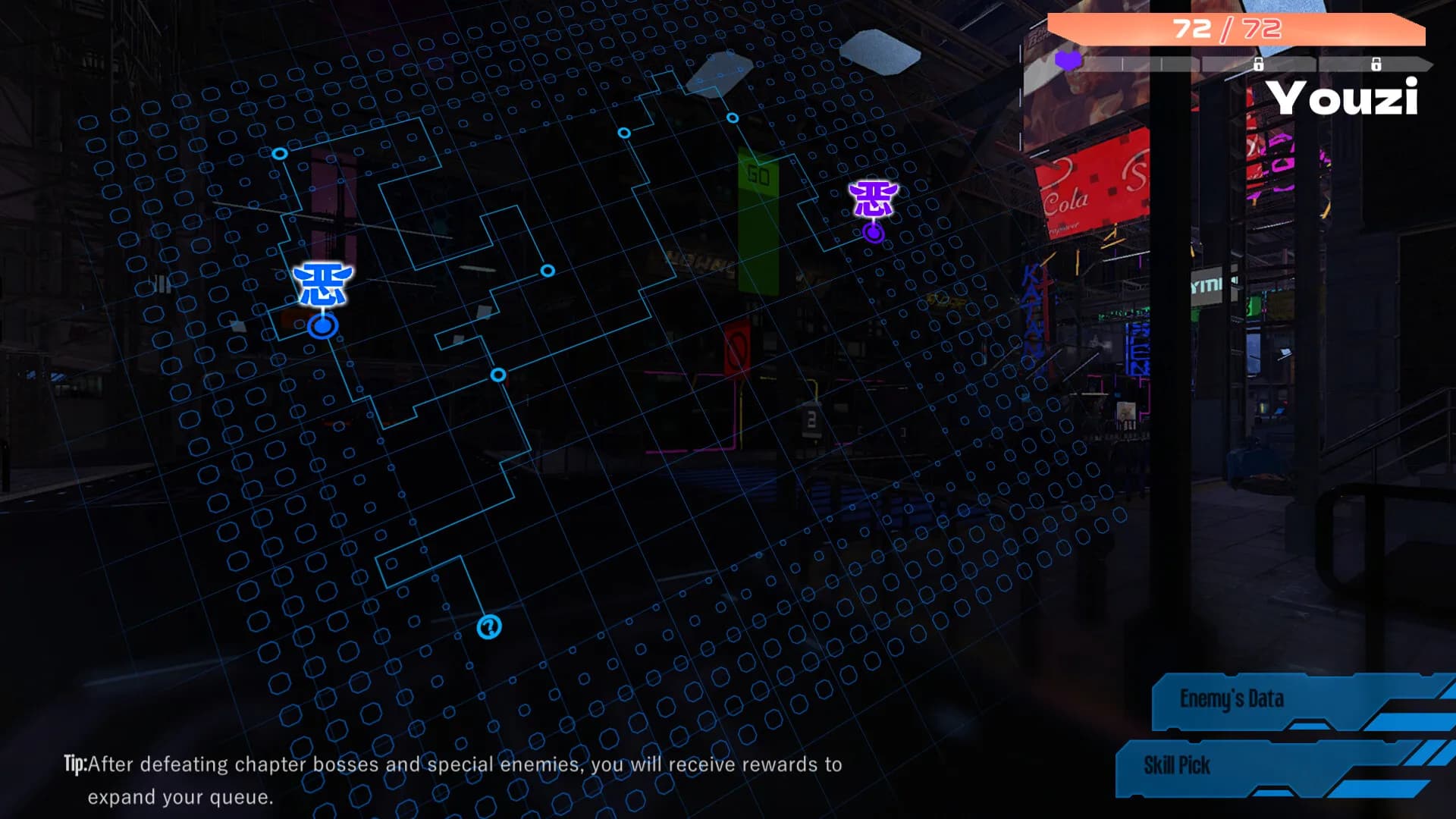Screen dimensions: 1456x819
Task: Click the lock on the rightmost queue segment
Action: (x=1377, y=64)
